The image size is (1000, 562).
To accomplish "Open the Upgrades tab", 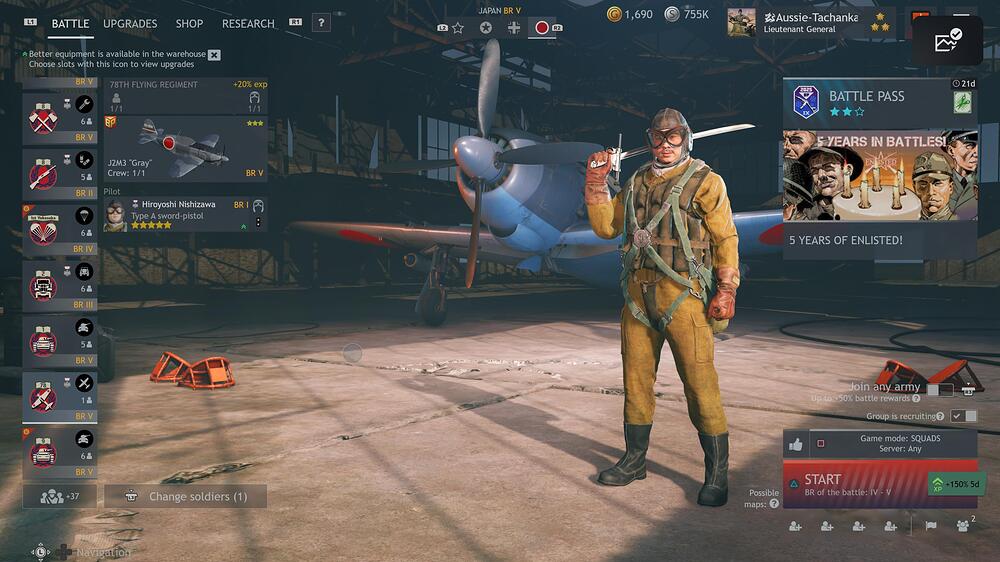I will point(130,23).
